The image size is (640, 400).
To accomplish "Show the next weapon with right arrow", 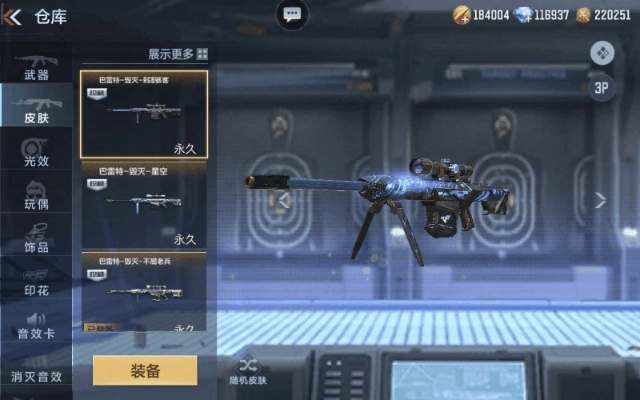I will click(x=600, y=200).
